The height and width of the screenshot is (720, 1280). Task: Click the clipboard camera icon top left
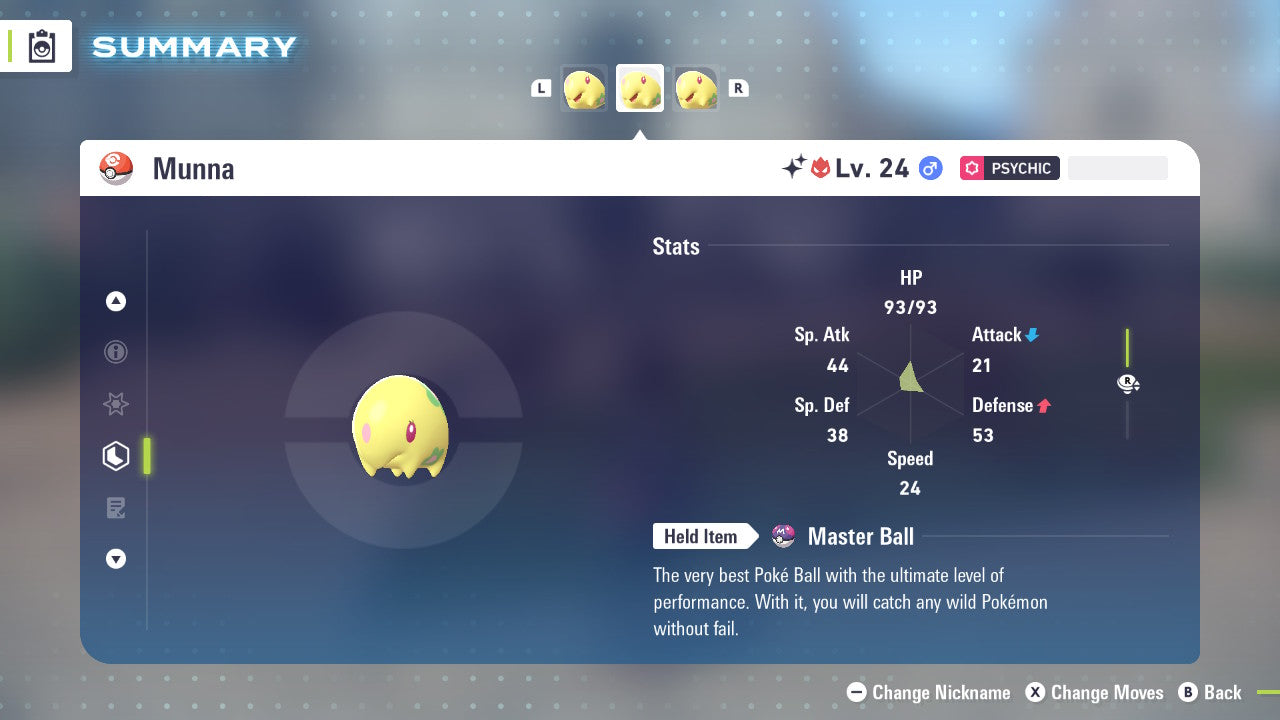coord(40,46)
